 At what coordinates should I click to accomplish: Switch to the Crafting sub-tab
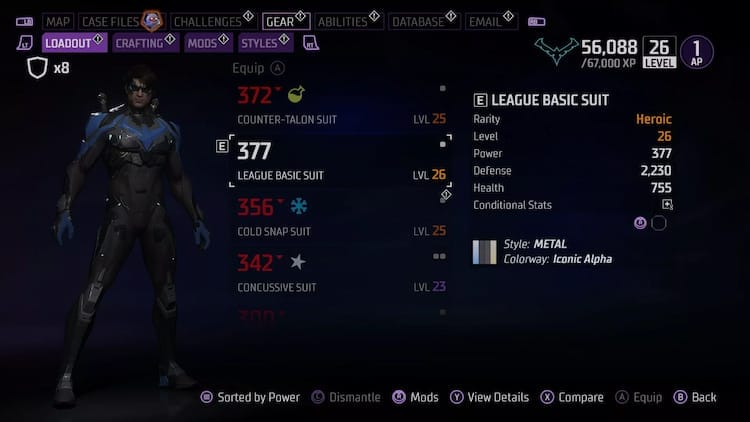[139, 43]
